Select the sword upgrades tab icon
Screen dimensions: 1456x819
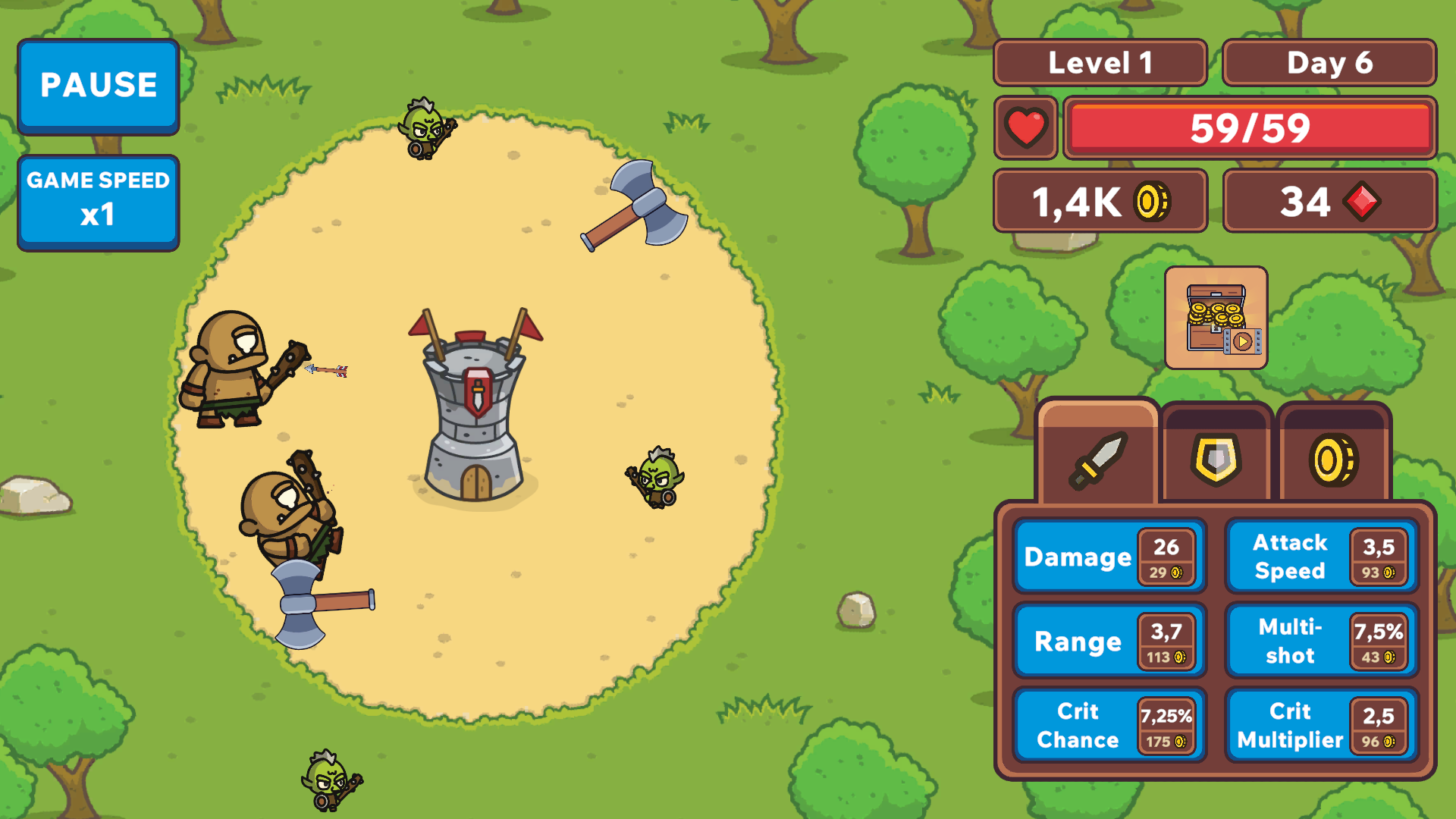point(1099,459)
